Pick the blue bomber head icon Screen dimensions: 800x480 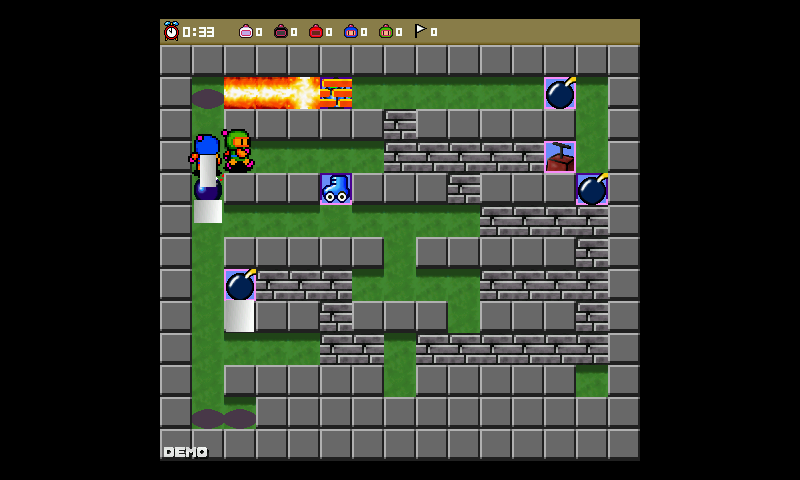click(351, 32)
